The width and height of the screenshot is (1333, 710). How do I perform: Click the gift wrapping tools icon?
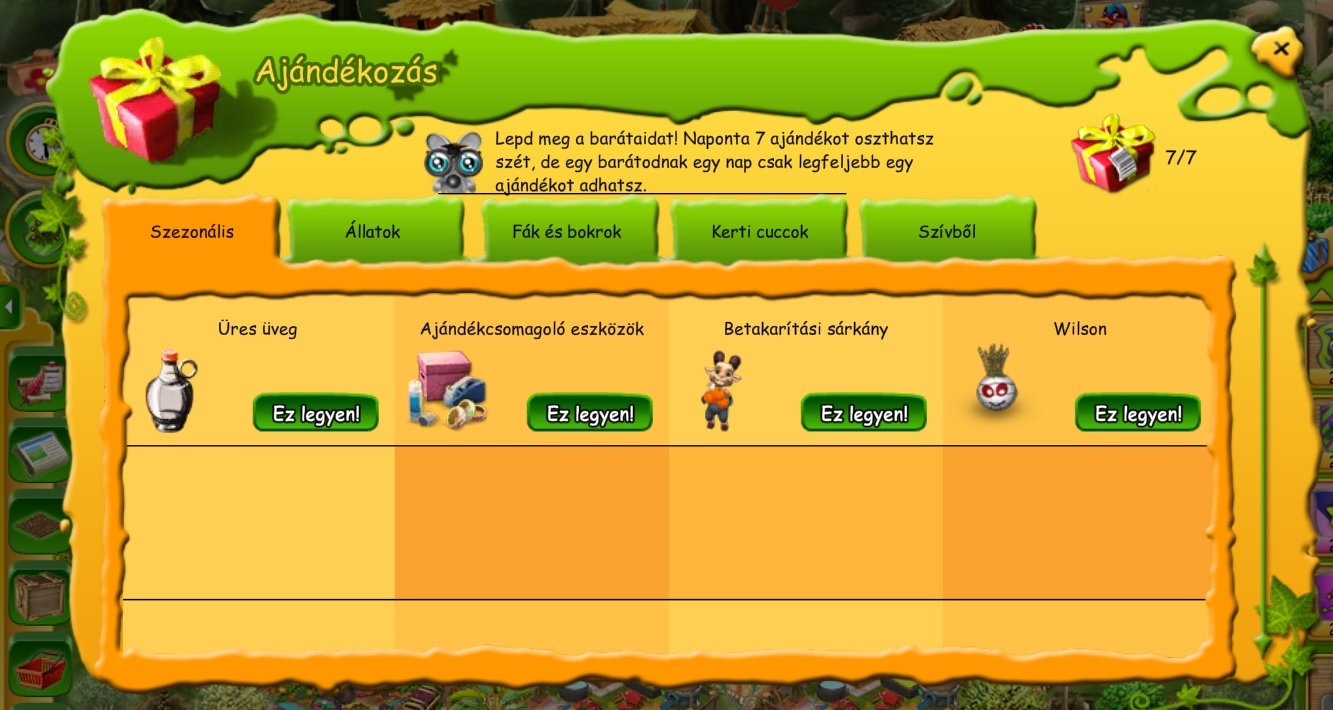click(446, 391)
